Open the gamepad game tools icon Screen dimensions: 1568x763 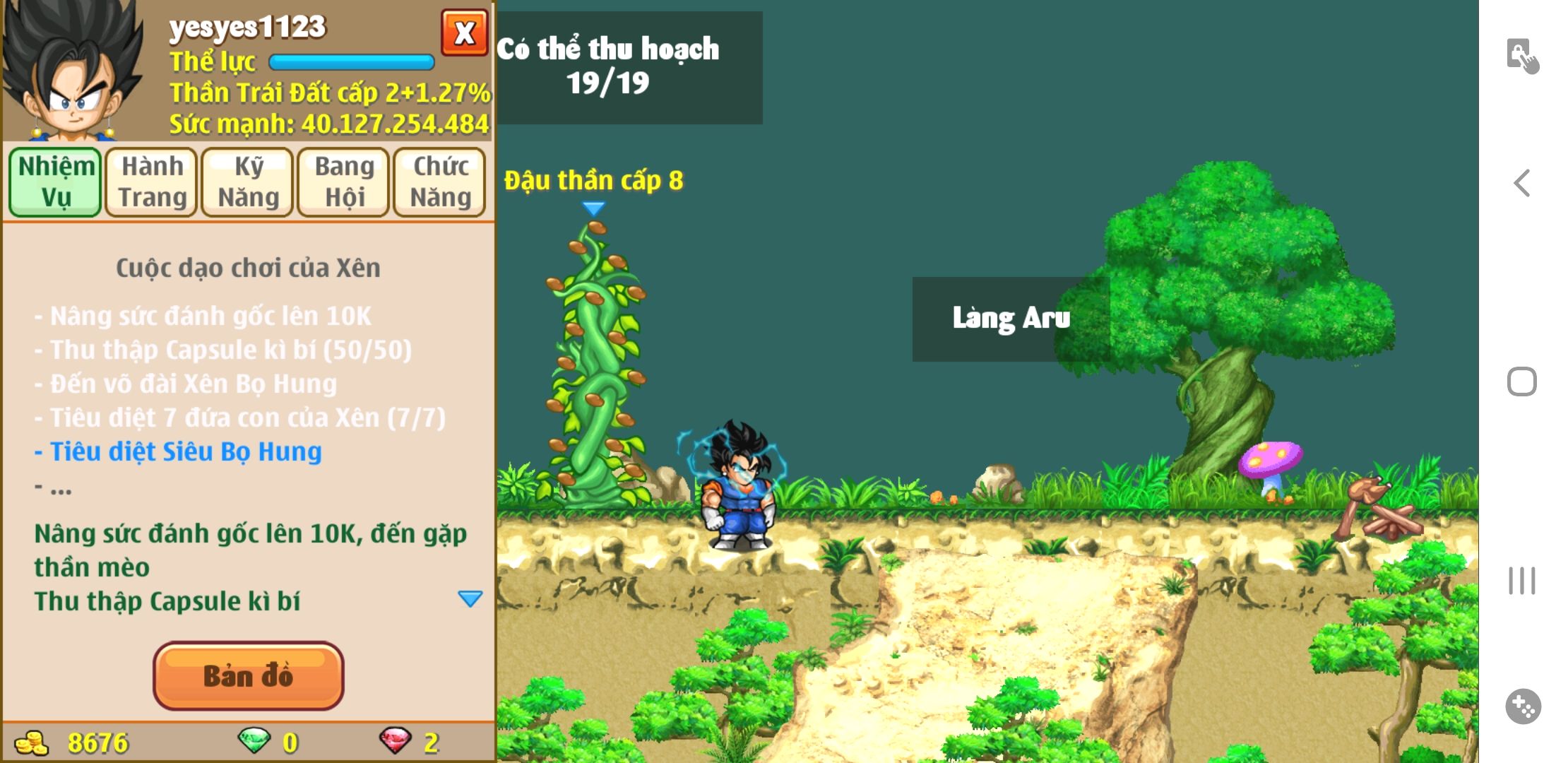(1523, 706)
